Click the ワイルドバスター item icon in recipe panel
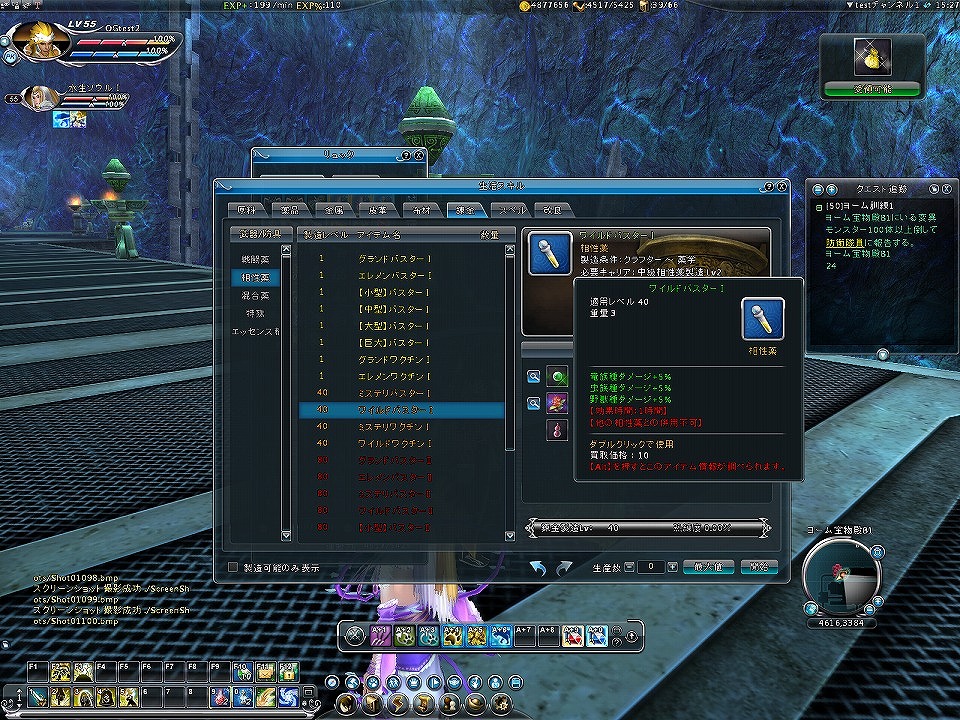The width and height of the screenshot is (960, 720). click(x=547, y=254)
